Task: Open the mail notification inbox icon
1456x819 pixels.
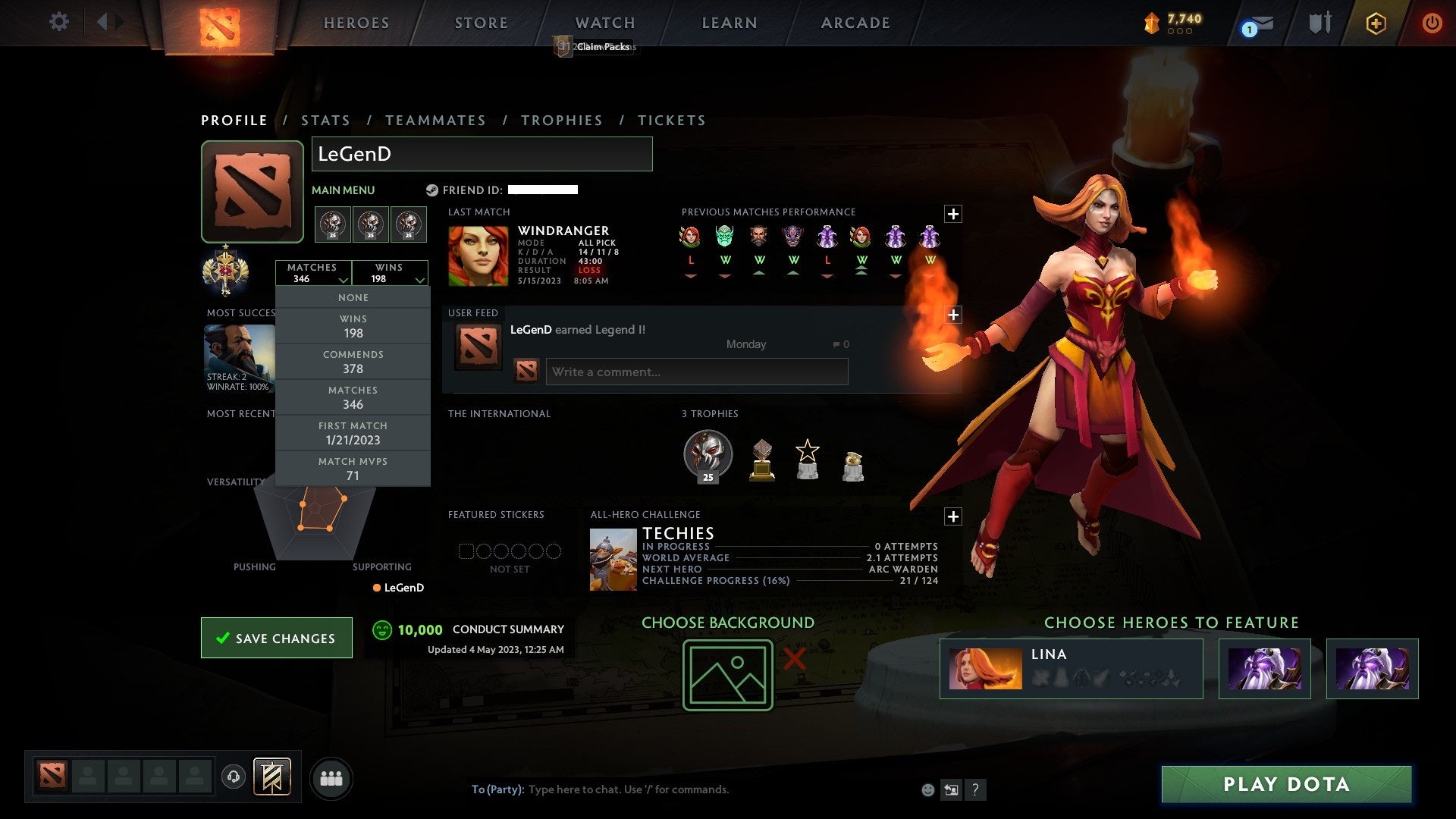Action: coord(1258,24)
